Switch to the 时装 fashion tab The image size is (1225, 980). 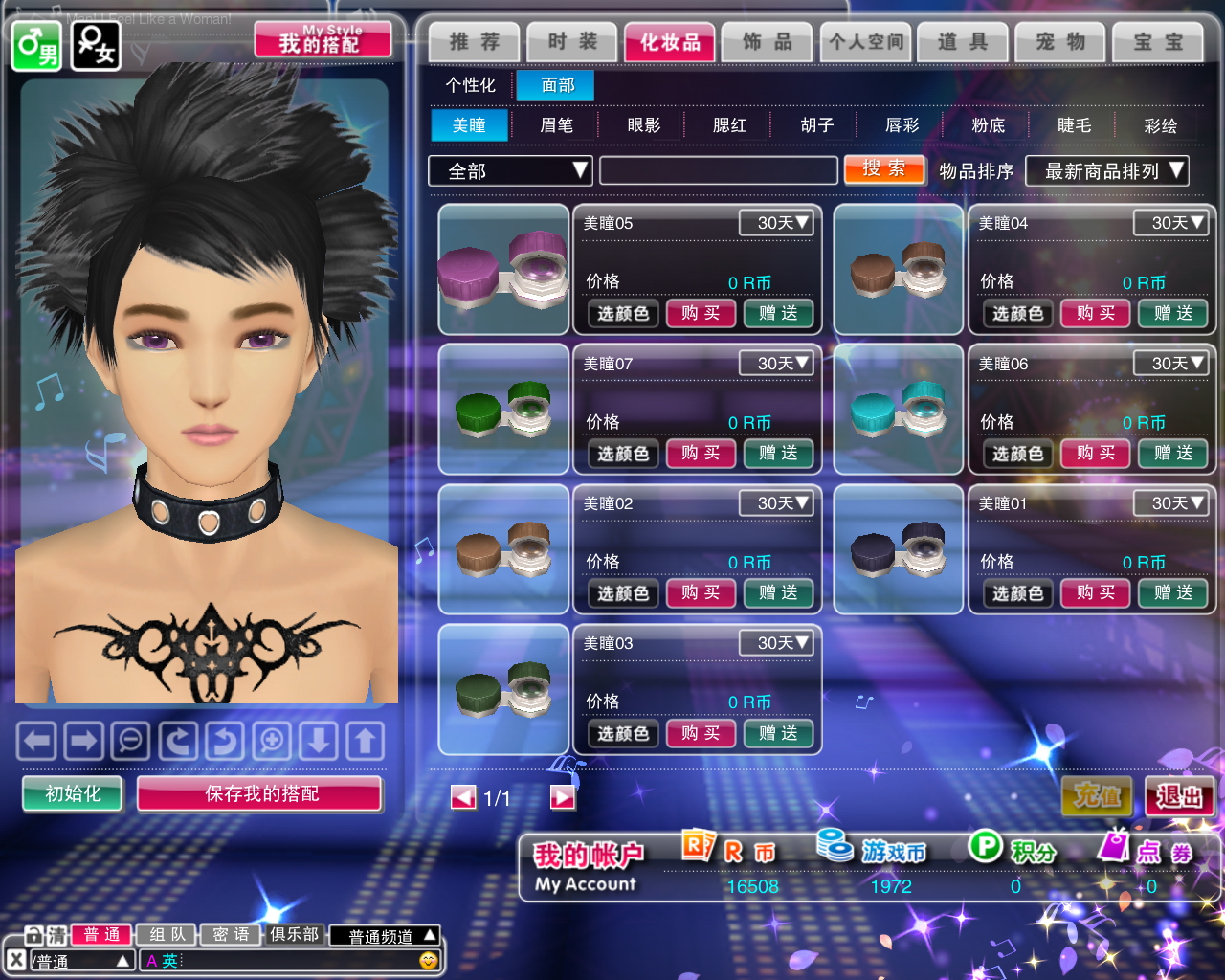pos(572,42)
